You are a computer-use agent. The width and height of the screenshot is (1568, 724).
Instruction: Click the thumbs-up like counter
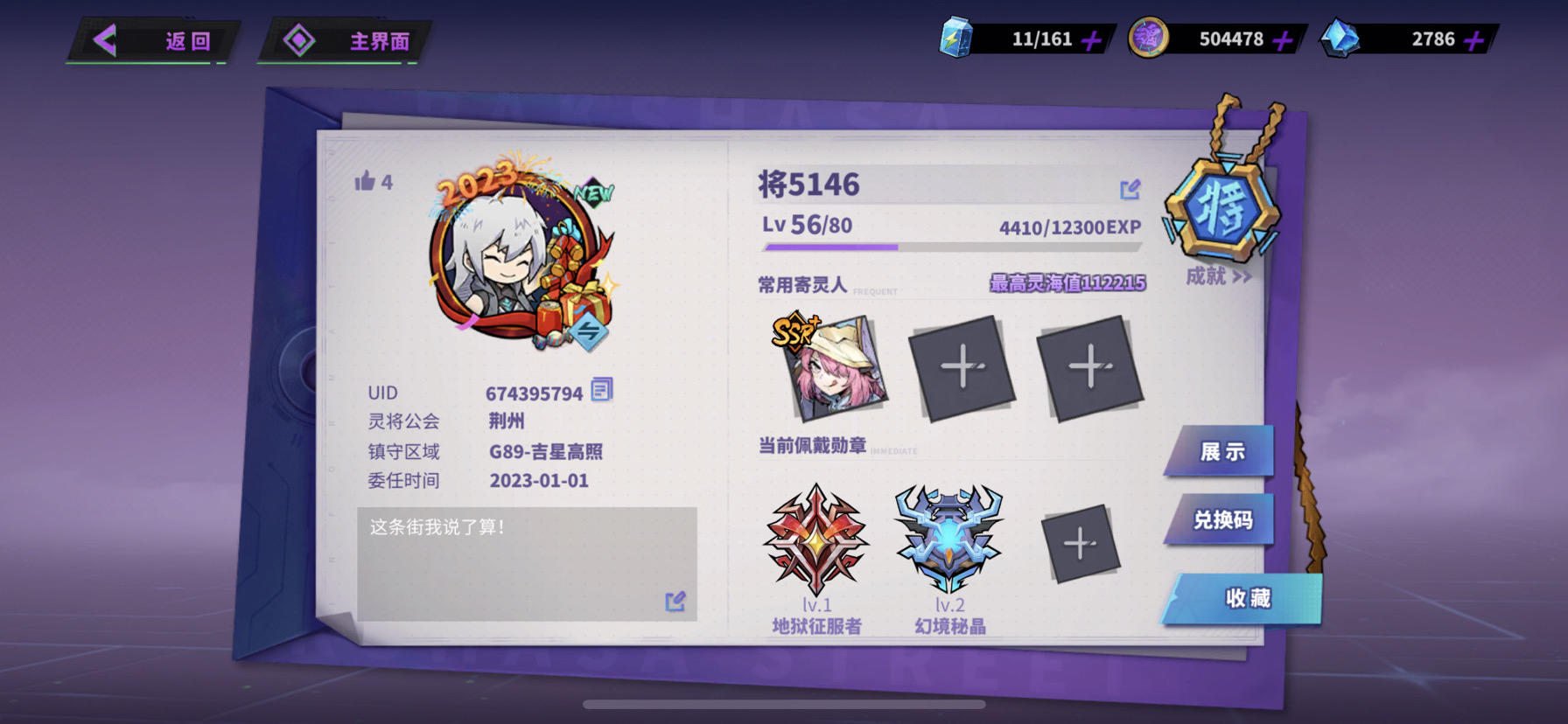[x=371, y=182]
